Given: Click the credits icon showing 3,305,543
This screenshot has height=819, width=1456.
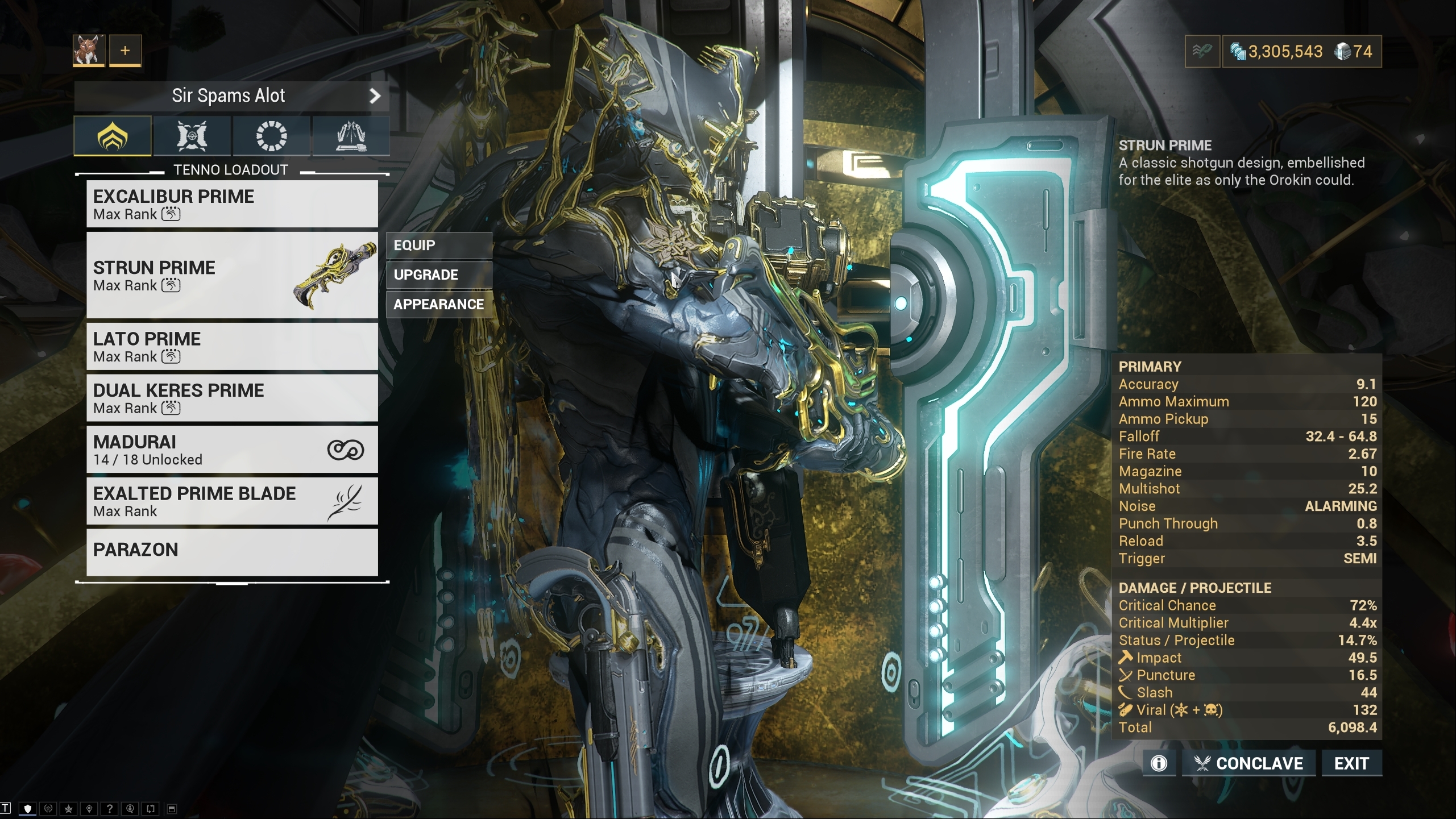Looking at the screenshot, I should (x=1238, y=51).
